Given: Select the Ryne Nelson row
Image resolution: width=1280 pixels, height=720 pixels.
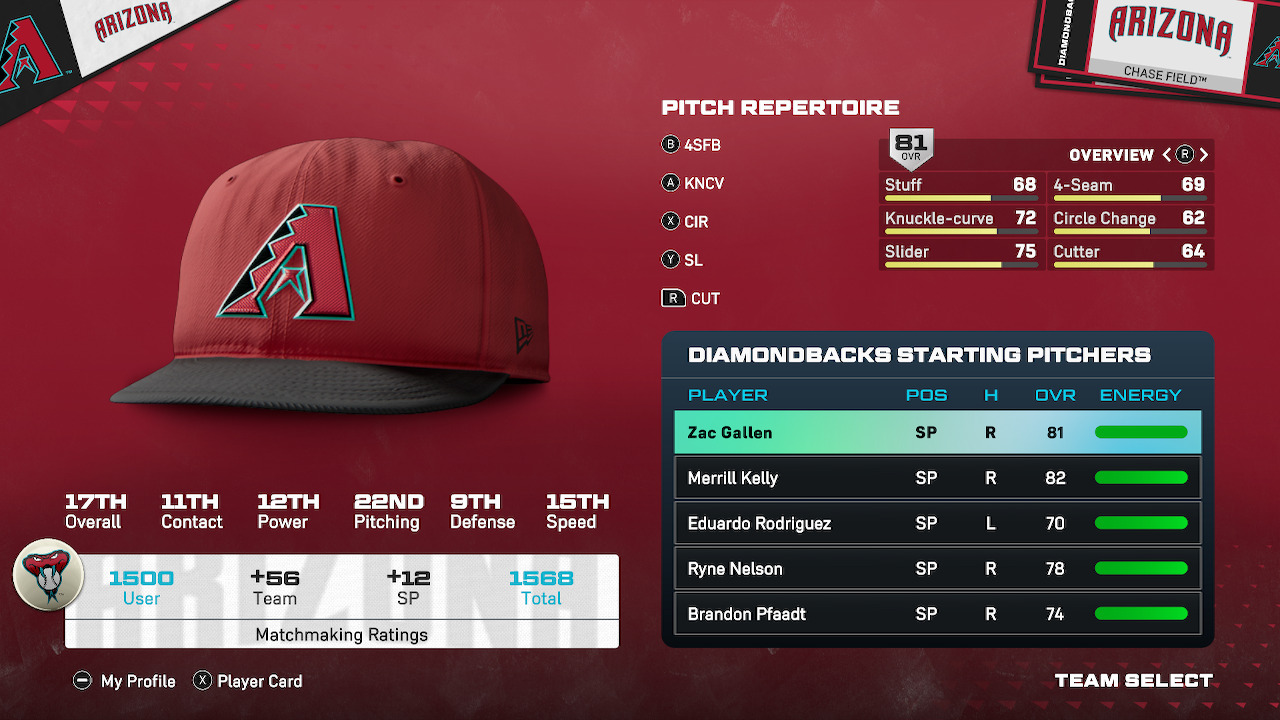Looking at the screenshot, I should (x=937, y=569).
